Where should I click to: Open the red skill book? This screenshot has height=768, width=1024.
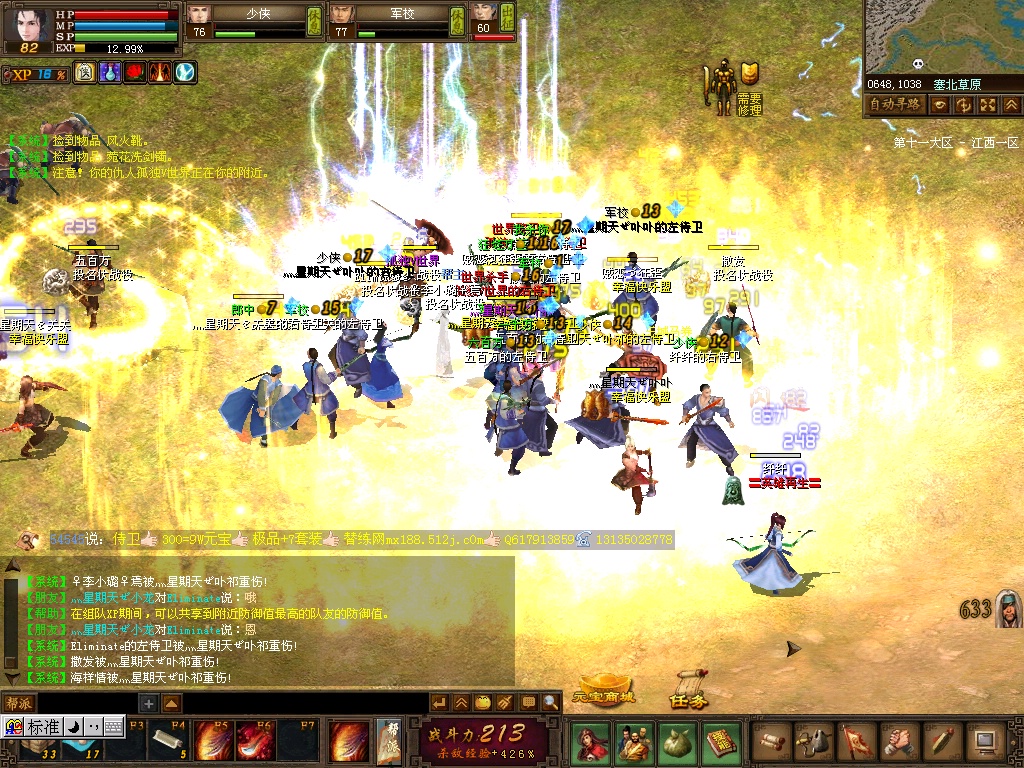pyautogui.click(x=720, y=741)
